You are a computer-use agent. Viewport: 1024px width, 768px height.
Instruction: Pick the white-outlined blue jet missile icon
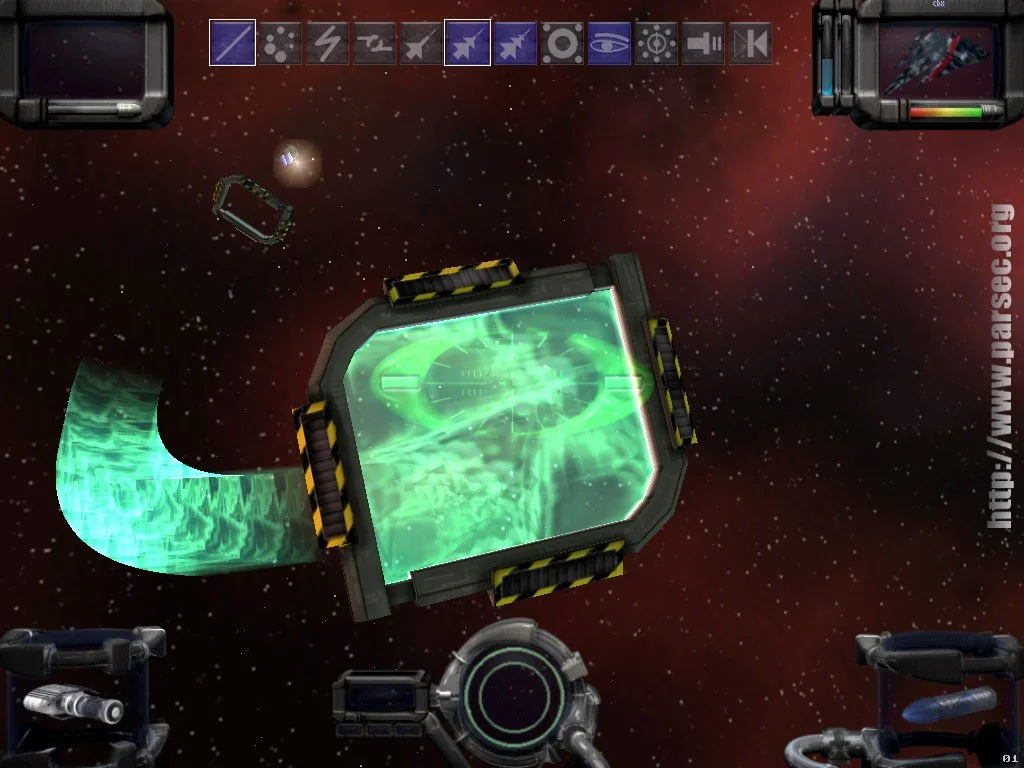[467, 43]
